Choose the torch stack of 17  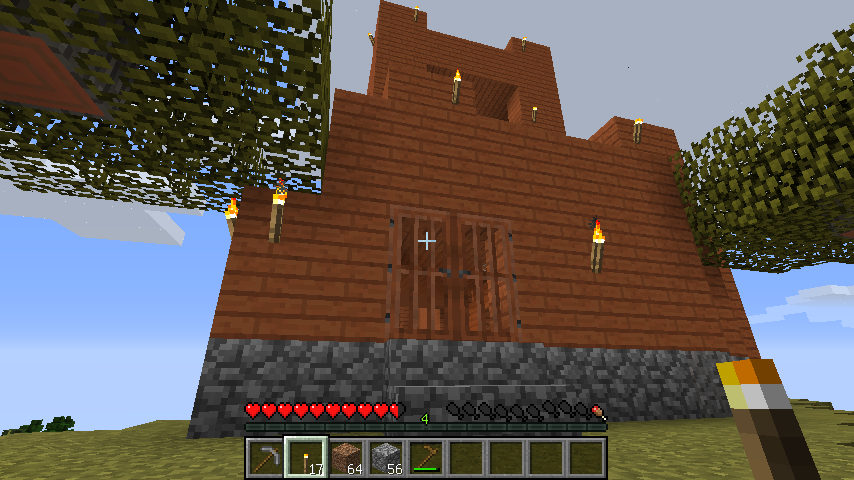304,458
